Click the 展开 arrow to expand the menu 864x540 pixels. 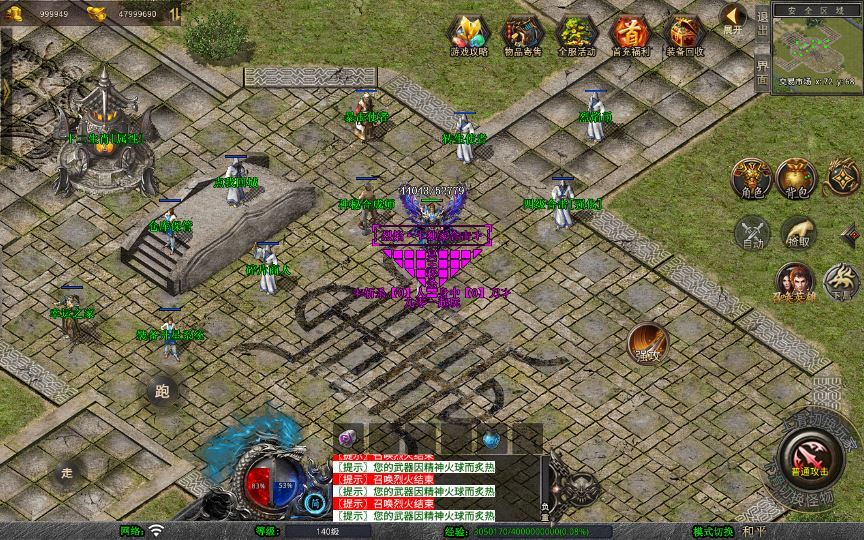tap(734, 18)
